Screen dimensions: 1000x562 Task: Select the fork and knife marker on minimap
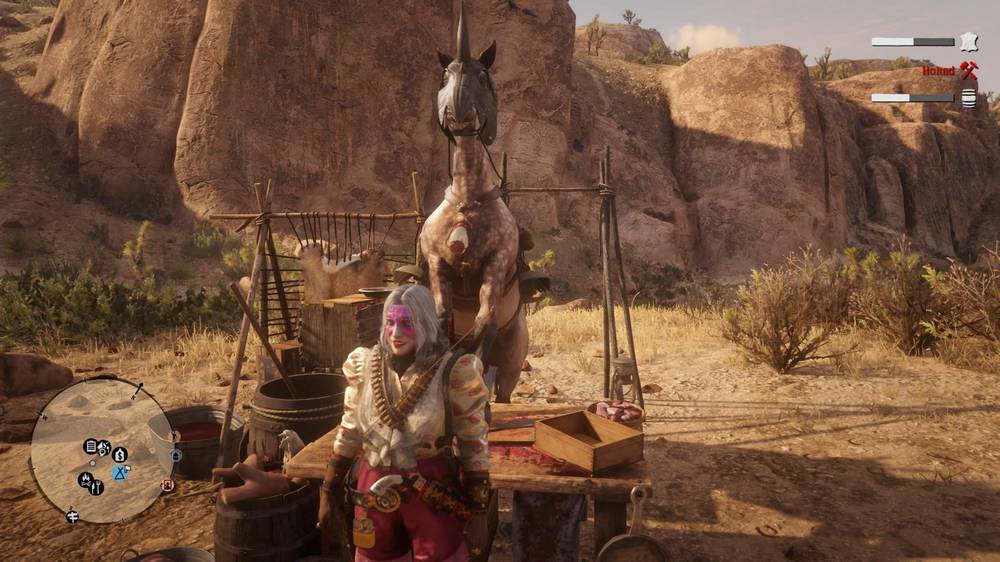97,487
